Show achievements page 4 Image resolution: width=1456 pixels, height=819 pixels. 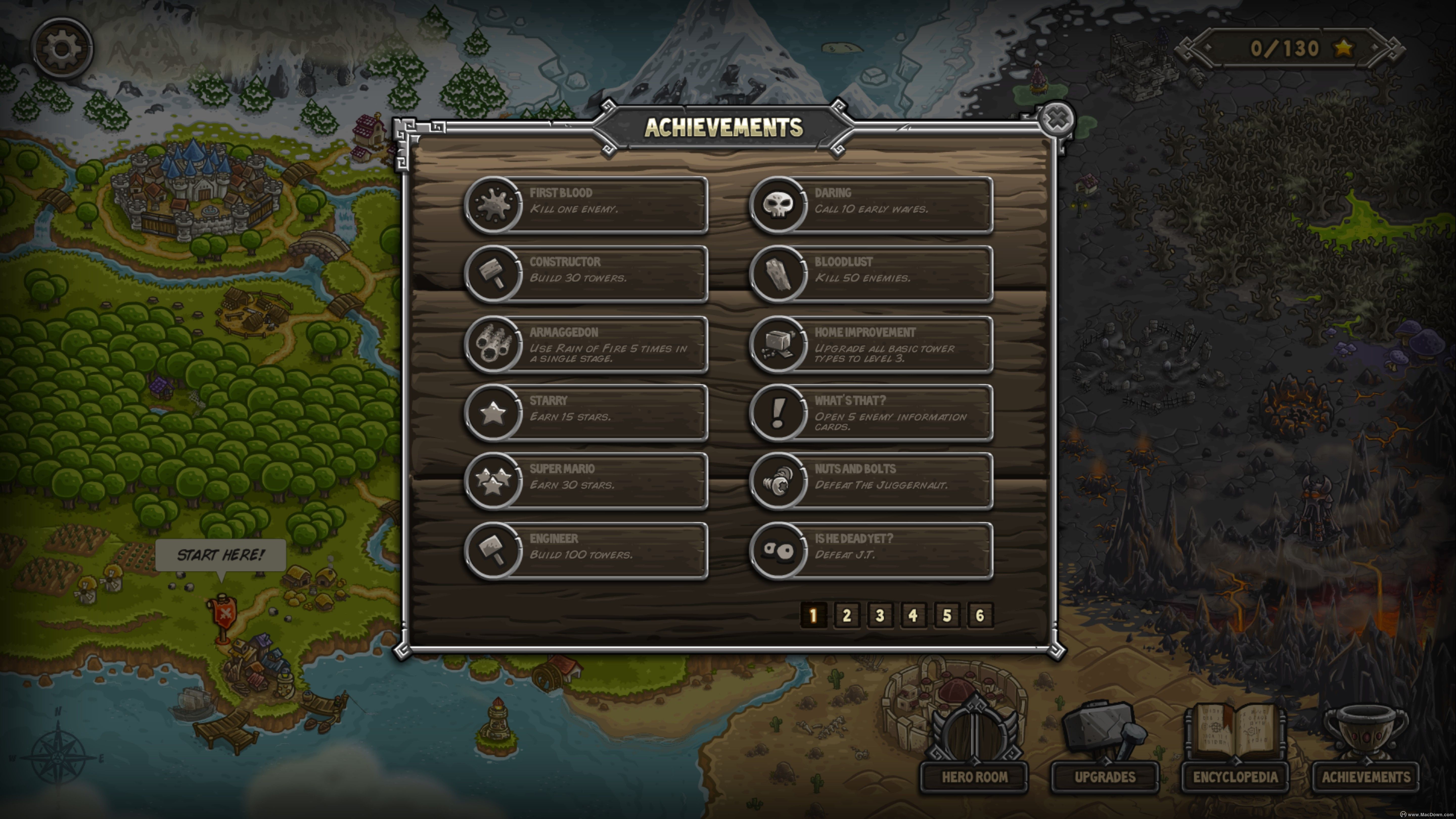click(x=913, y=616)
